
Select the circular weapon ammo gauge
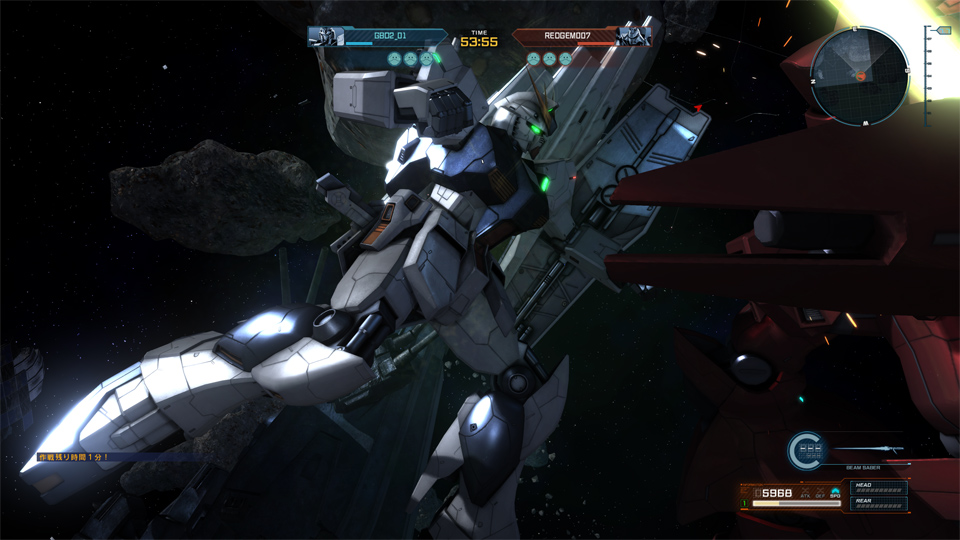[808, 452]
